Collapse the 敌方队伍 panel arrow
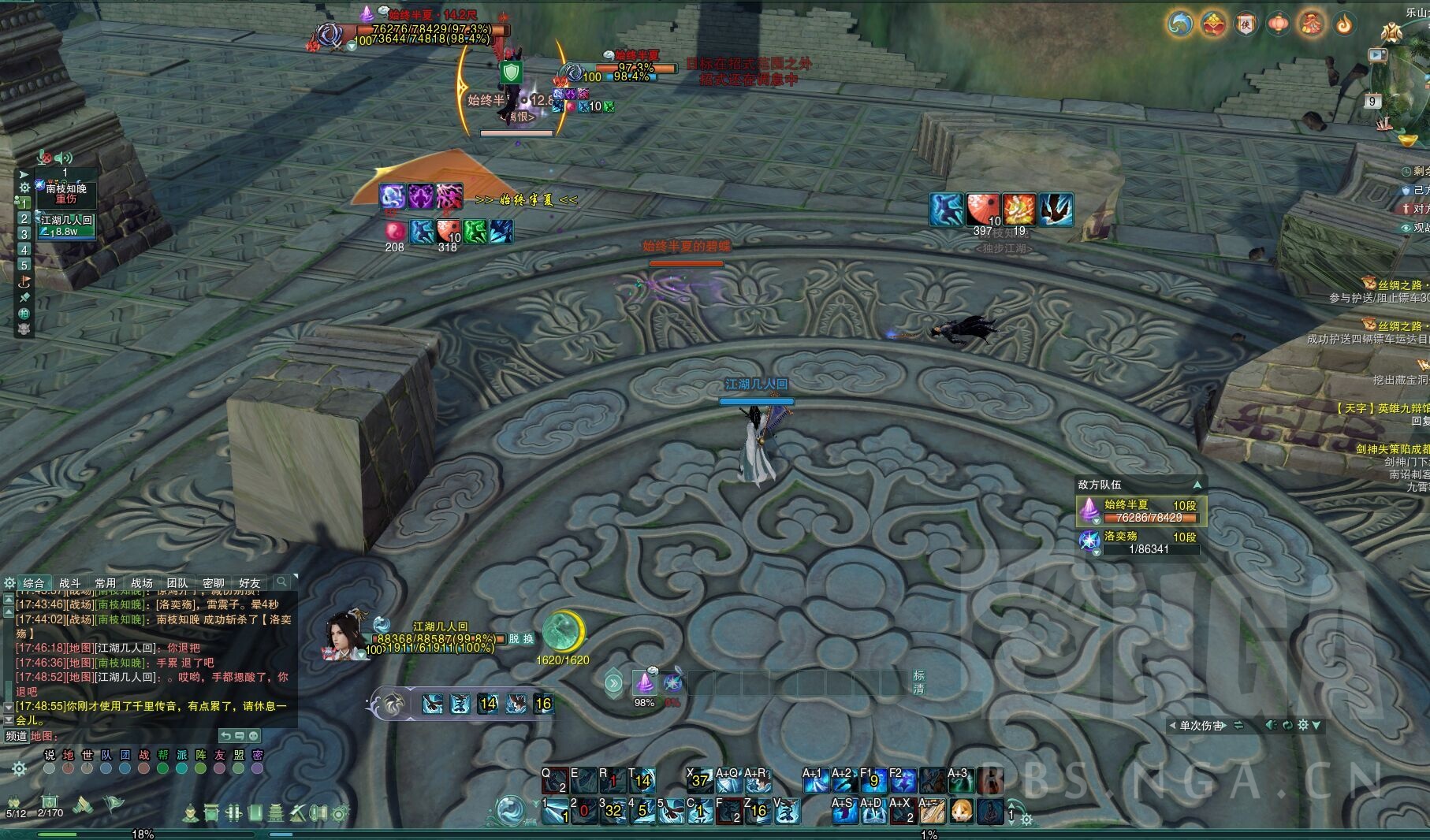The height and width of the screenshot is (840, 1430). 1197,485
